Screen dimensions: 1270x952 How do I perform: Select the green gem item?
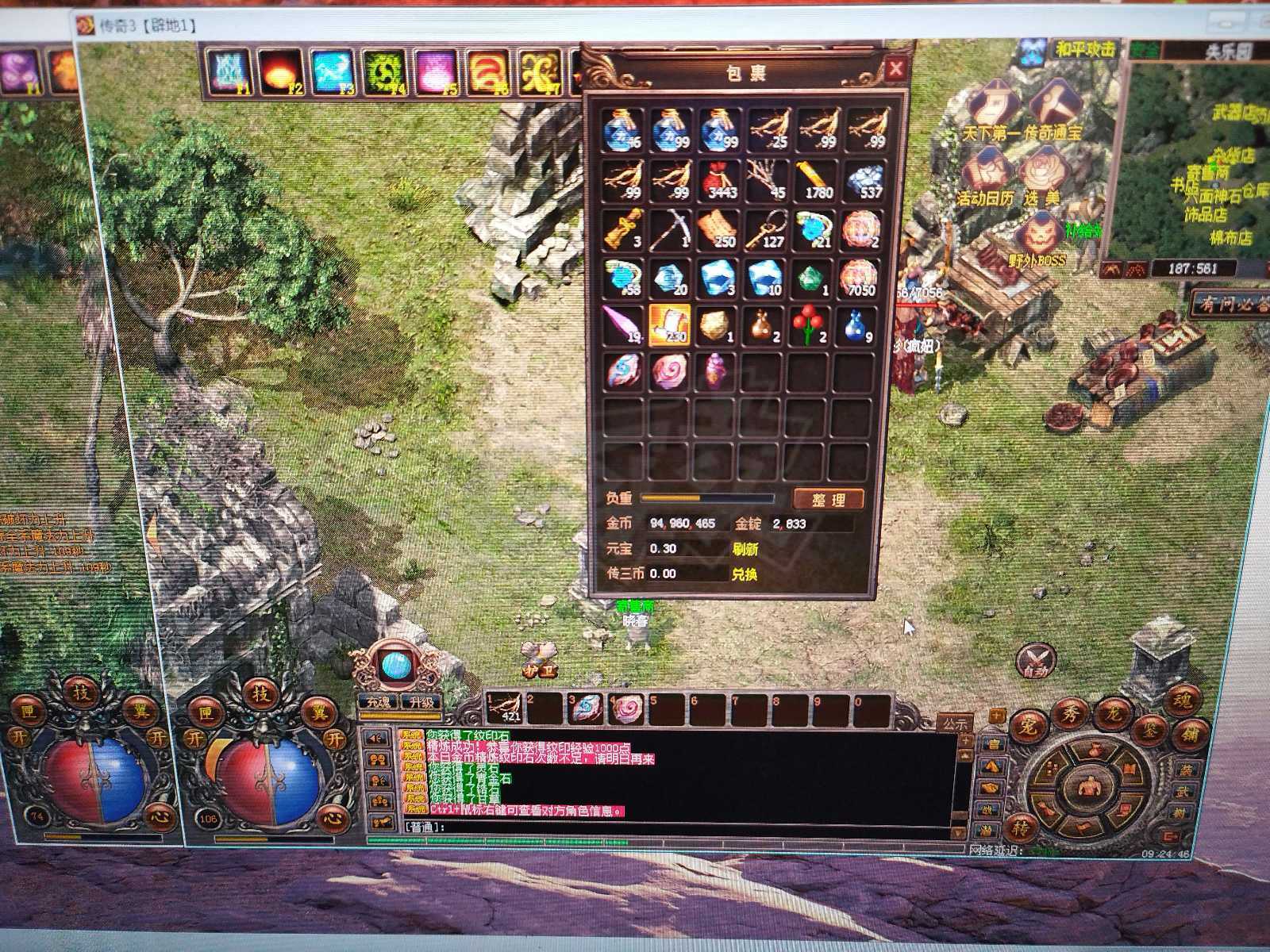tap(810, 278)
